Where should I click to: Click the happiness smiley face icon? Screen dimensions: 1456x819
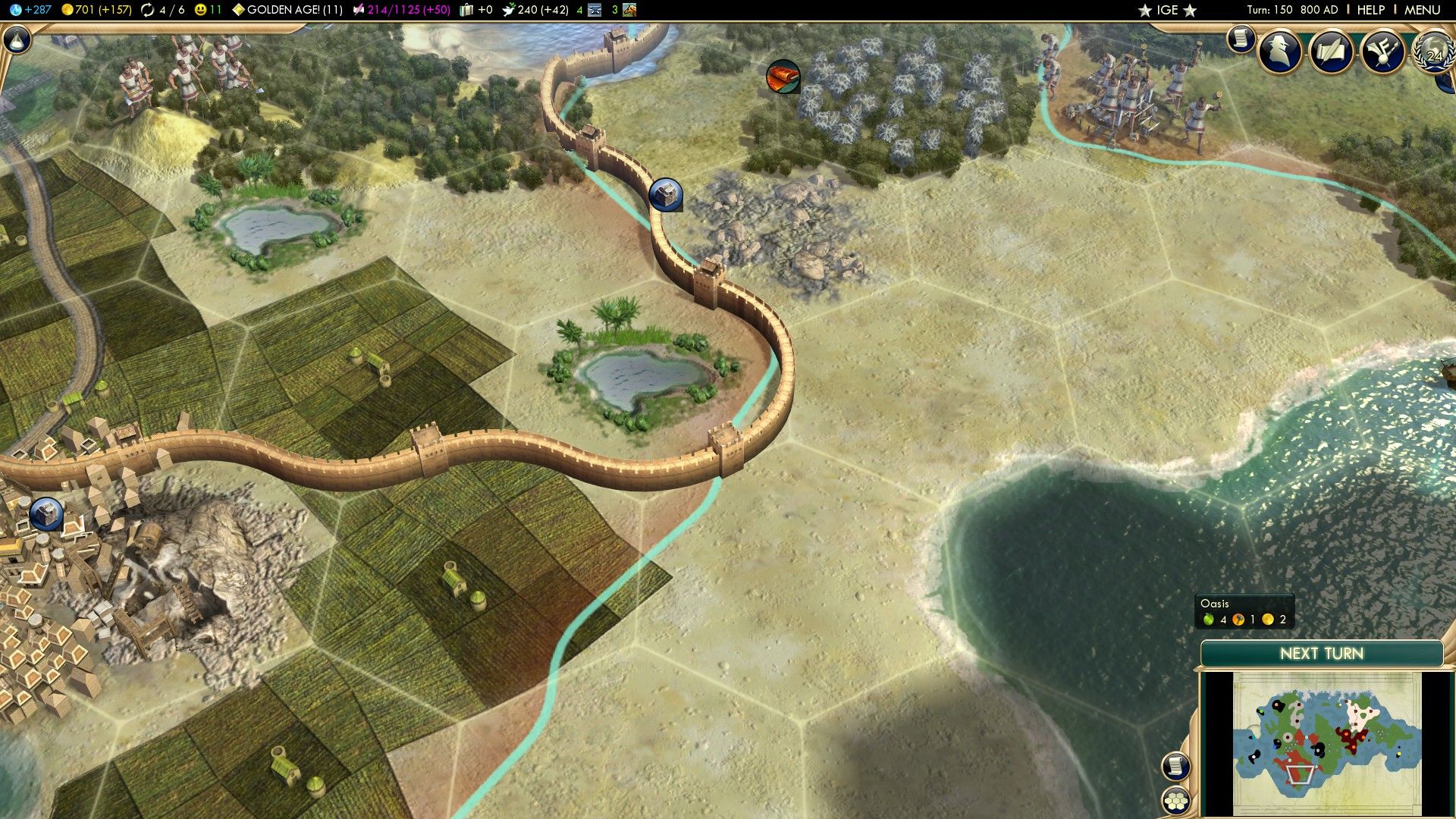click(199, 10)
